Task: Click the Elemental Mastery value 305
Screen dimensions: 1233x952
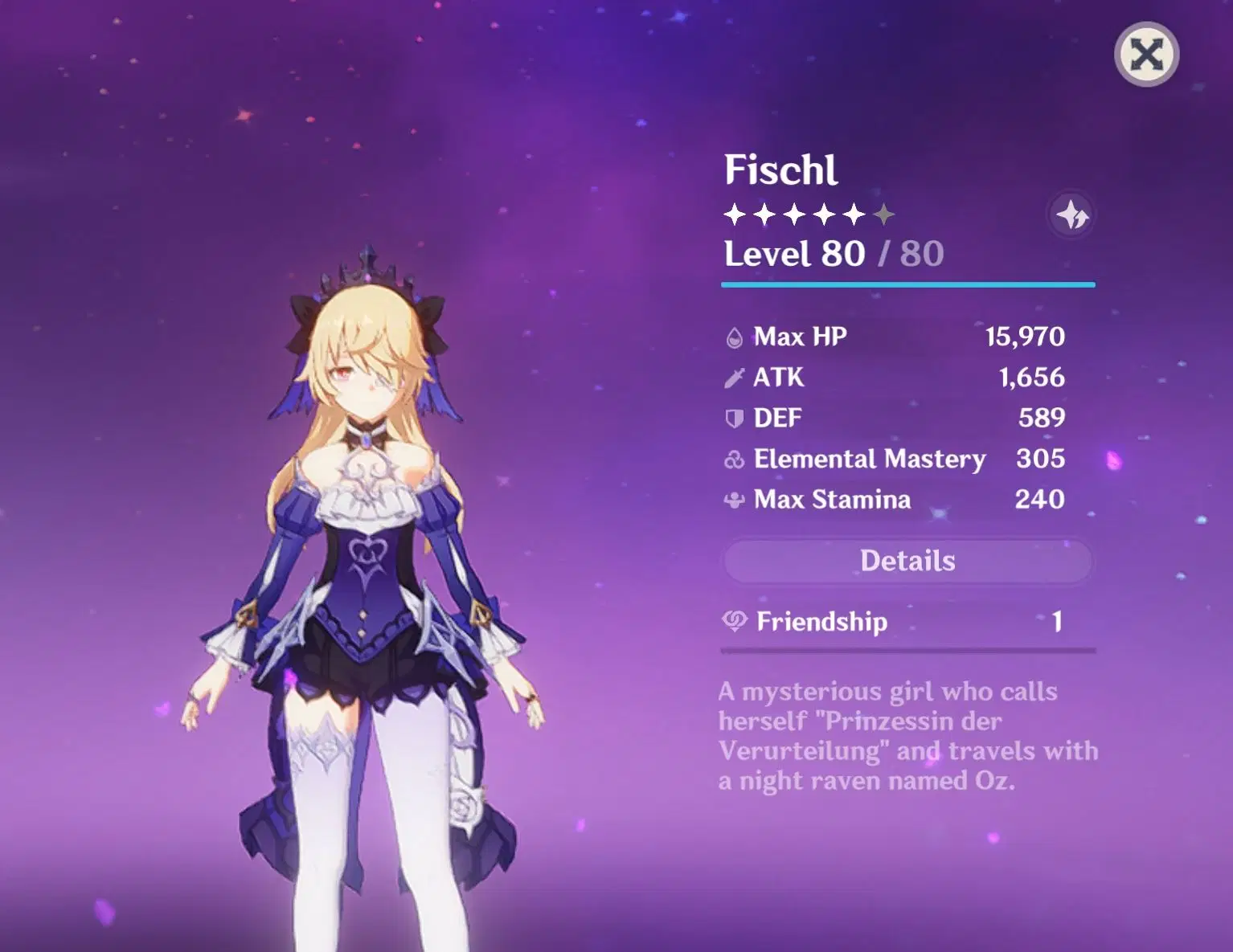Action: click(1040, 459)
